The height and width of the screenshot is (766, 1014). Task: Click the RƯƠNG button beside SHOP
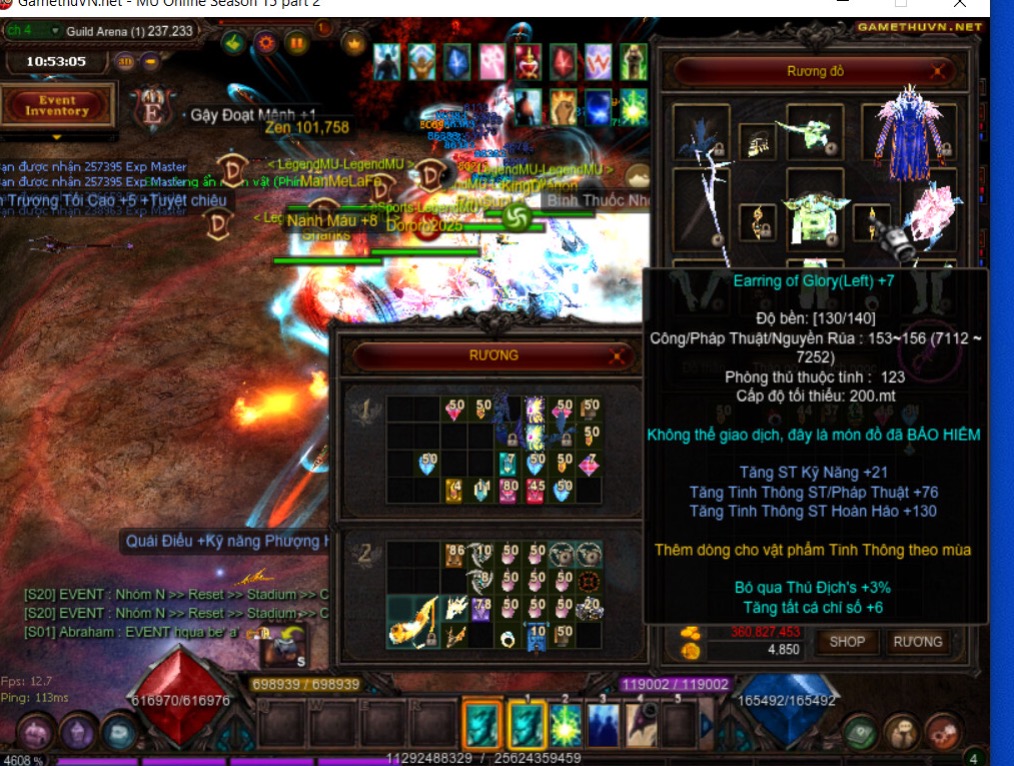pos(916,642)
